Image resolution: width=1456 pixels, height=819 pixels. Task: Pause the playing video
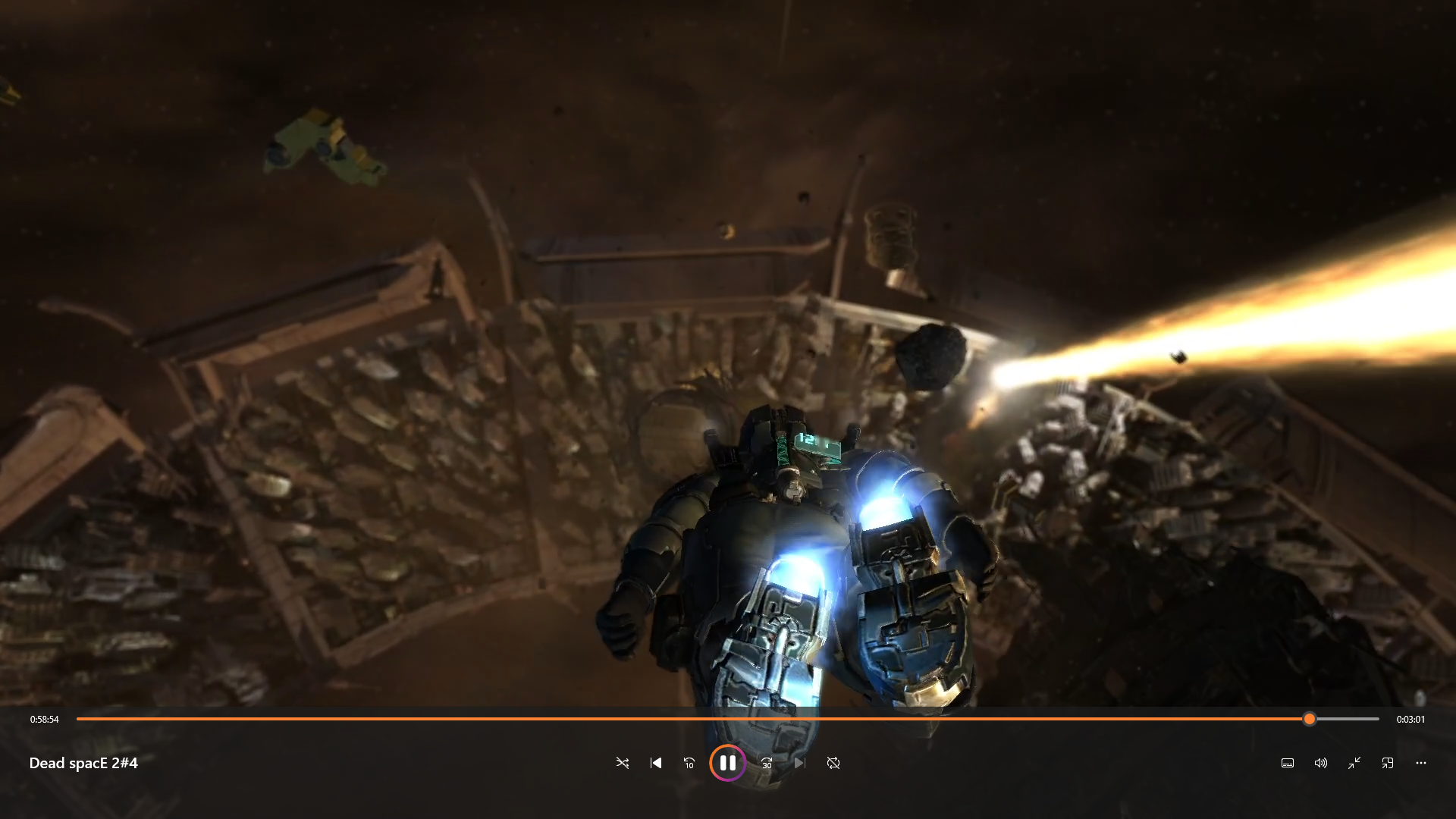click(x=727, y=763)
